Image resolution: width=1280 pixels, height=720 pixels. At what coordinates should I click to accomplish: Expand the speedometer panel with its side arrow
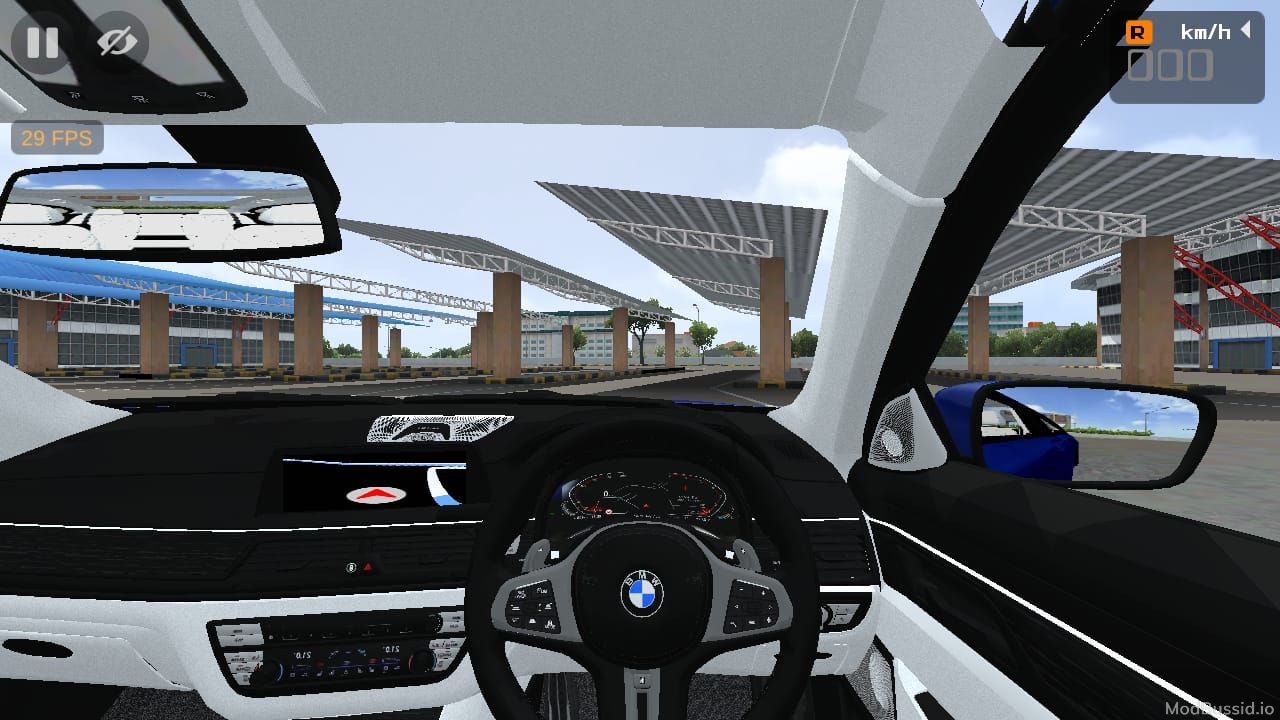click(x=1244, y=31)
